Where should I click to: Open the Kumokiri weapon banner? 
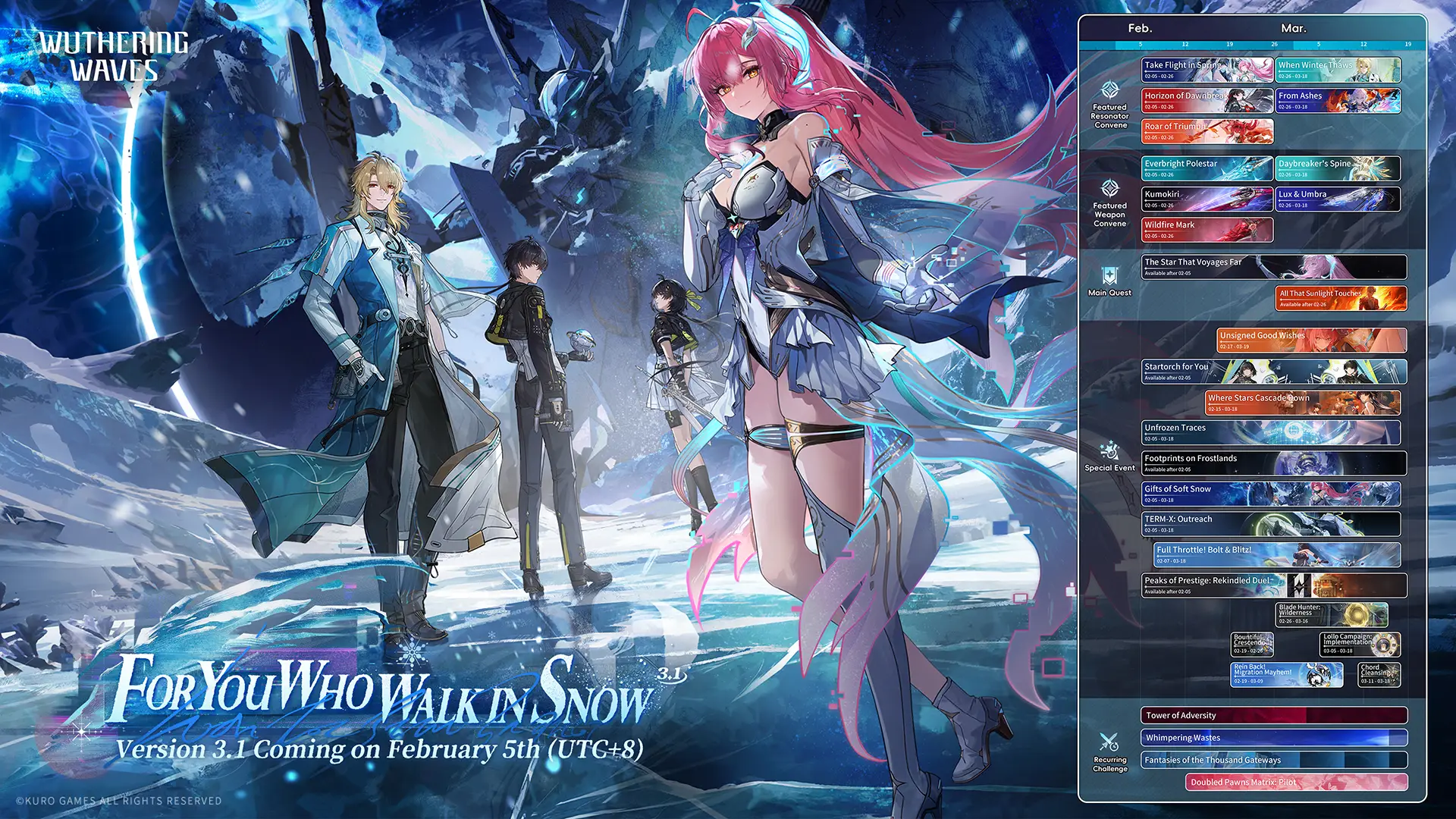(x=1207, y=199)
